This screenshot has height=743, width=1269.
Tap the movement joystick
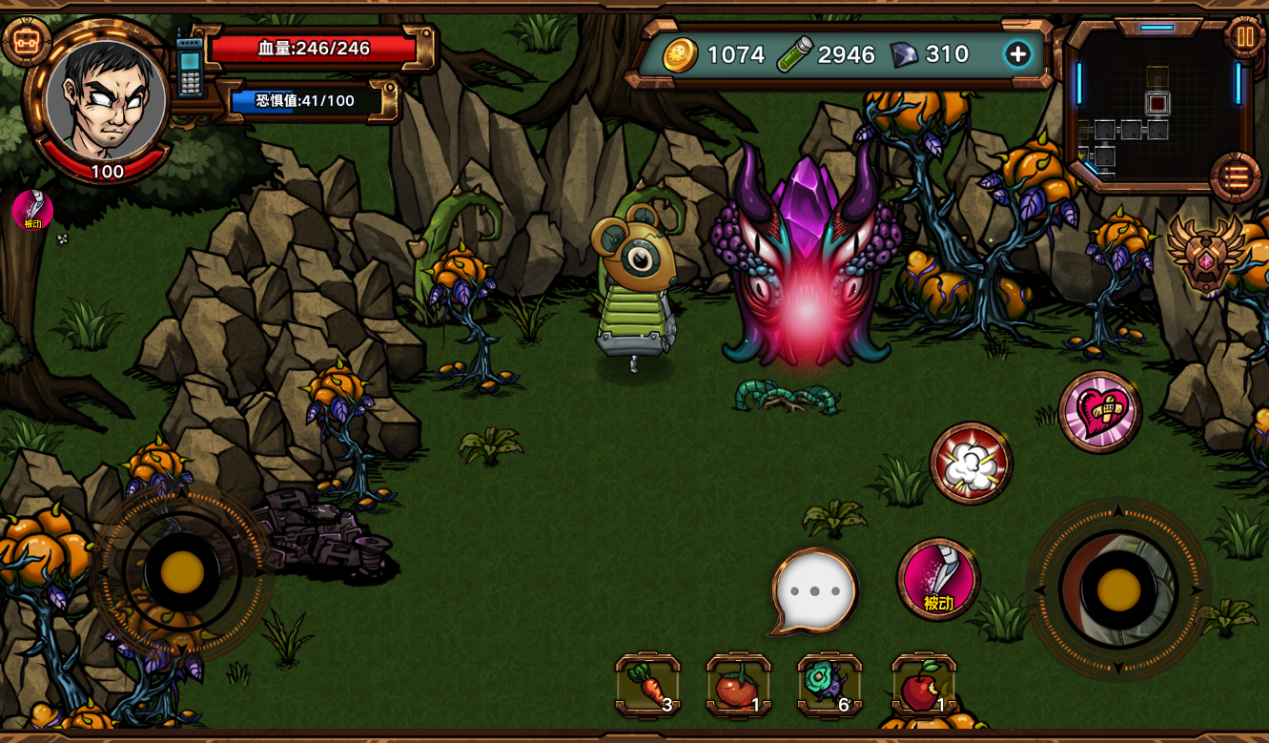182,572
